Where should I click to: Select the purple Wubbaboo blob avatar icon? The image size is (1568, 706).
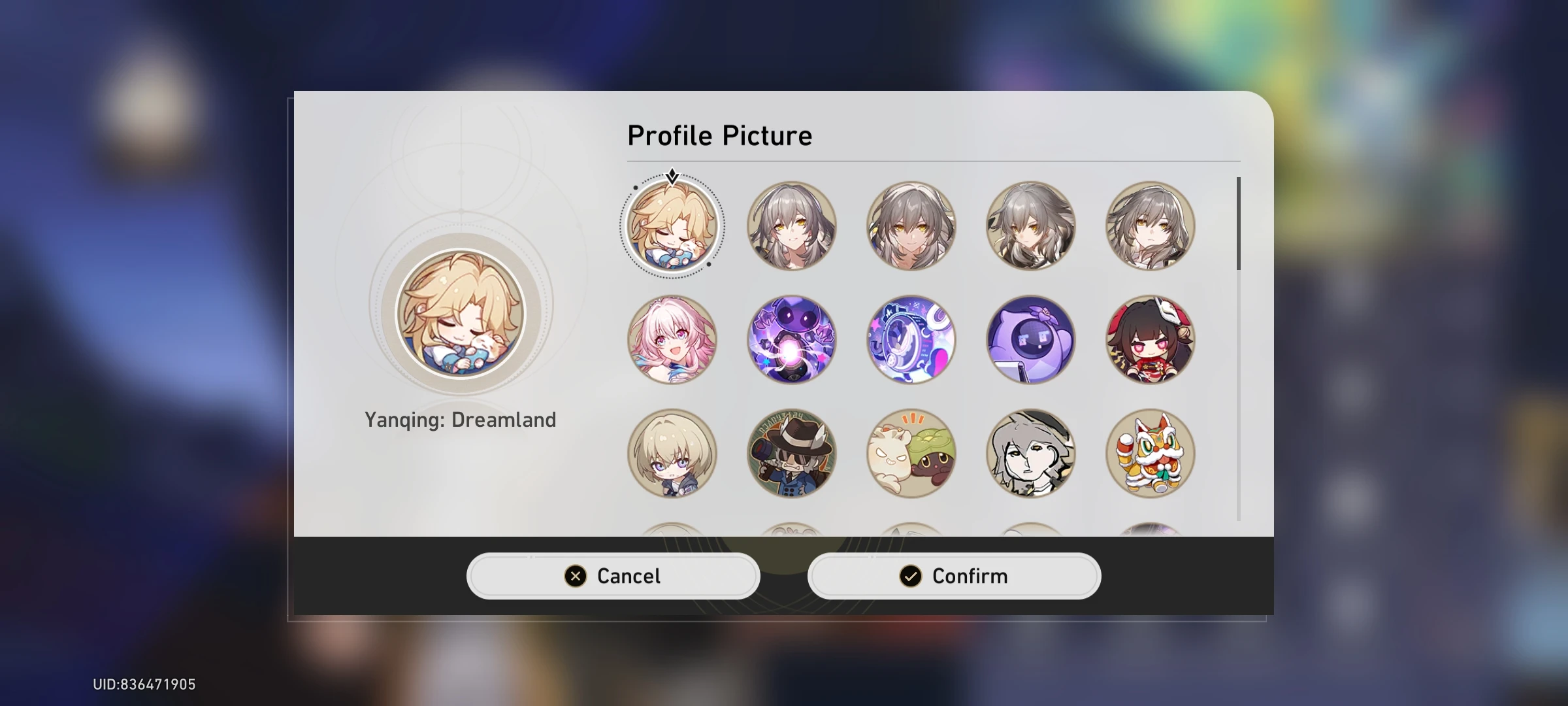[1031, 339]
